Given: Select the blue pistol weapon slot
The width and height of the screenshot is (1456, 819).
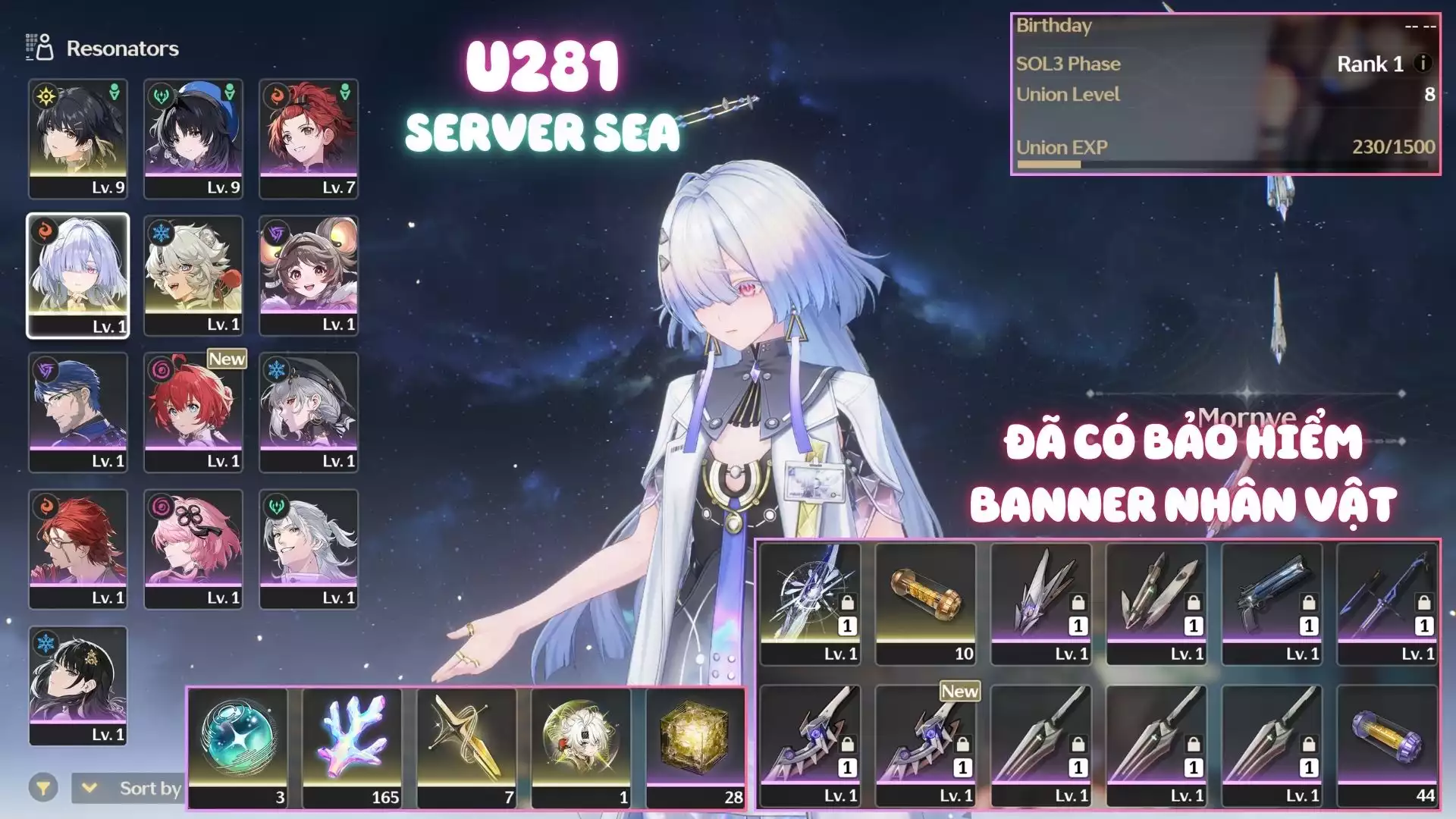Looking at the screenshot, I should 1272,604.
